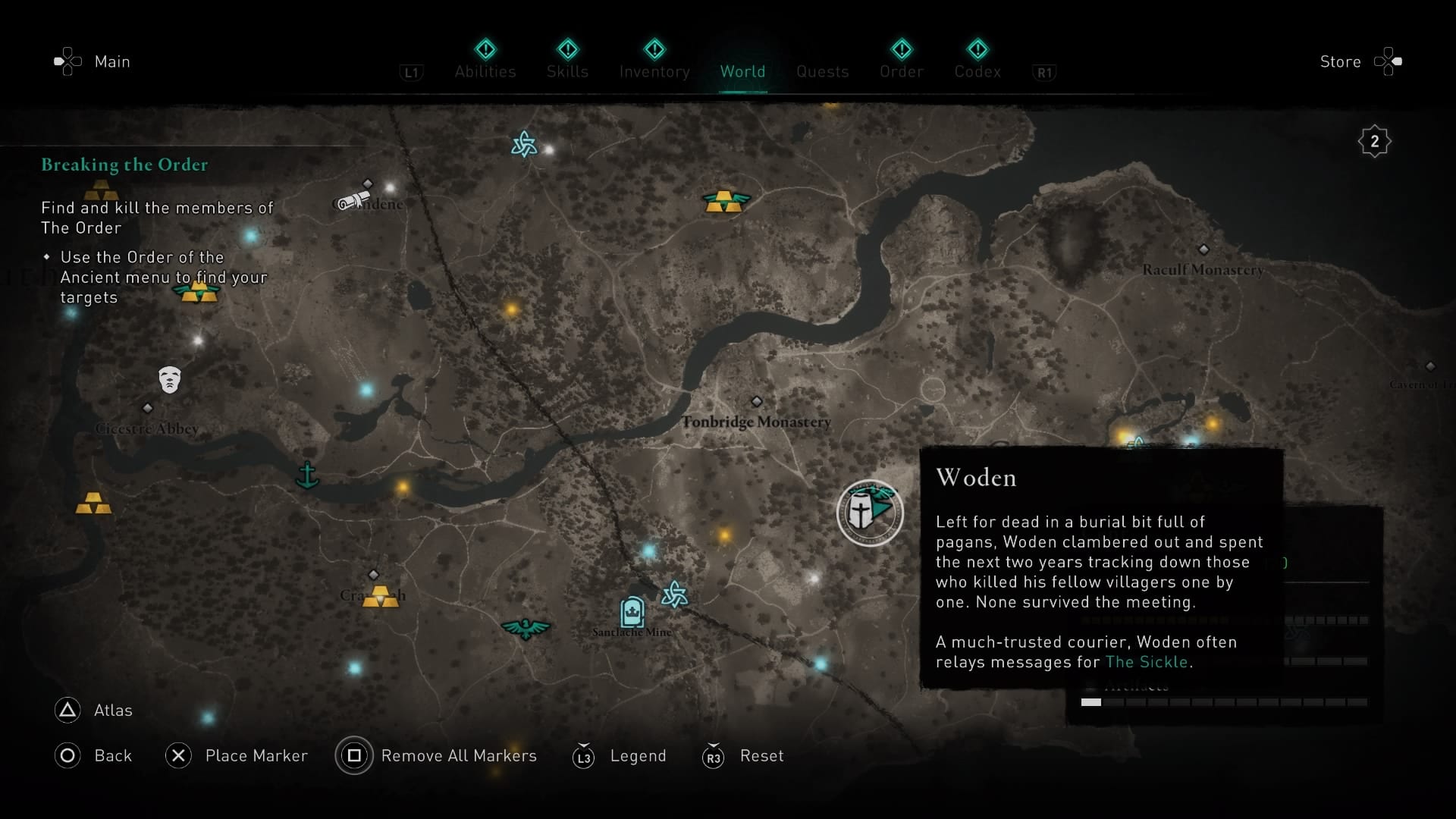Image resolution: width=1456 pixels, height=819 pixels.
Task: Switch to the Quests tab
Action: pos(823,71)
